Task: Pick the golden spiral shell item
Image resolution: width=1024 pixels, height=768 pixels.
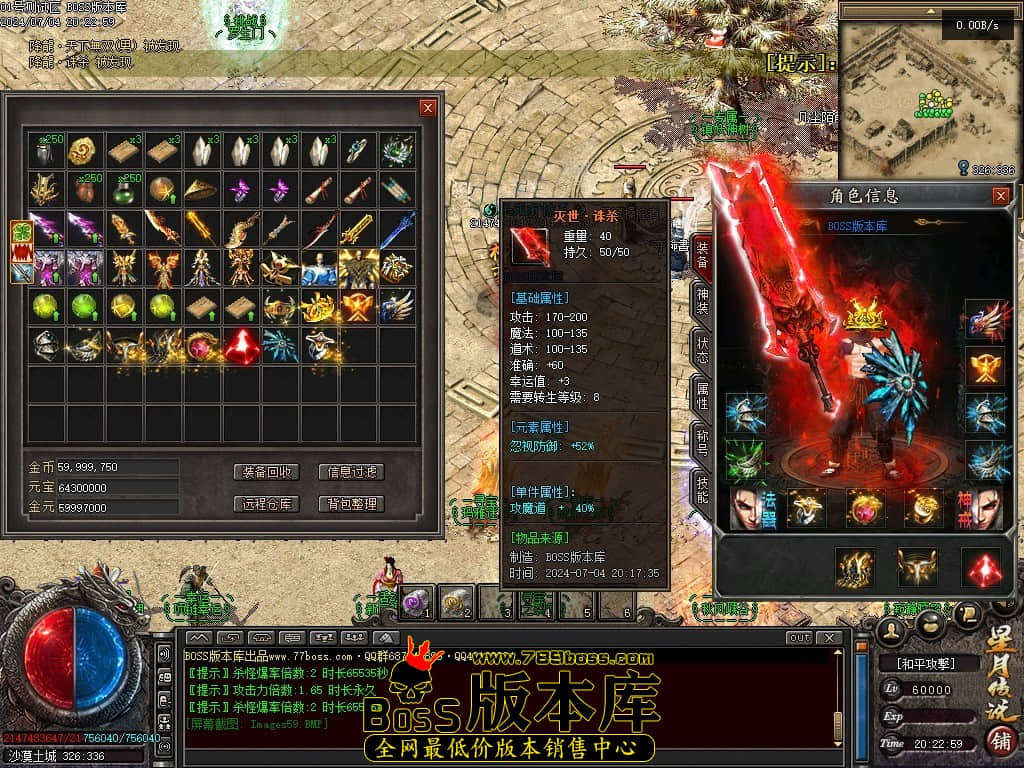Action: click(85, 151)
